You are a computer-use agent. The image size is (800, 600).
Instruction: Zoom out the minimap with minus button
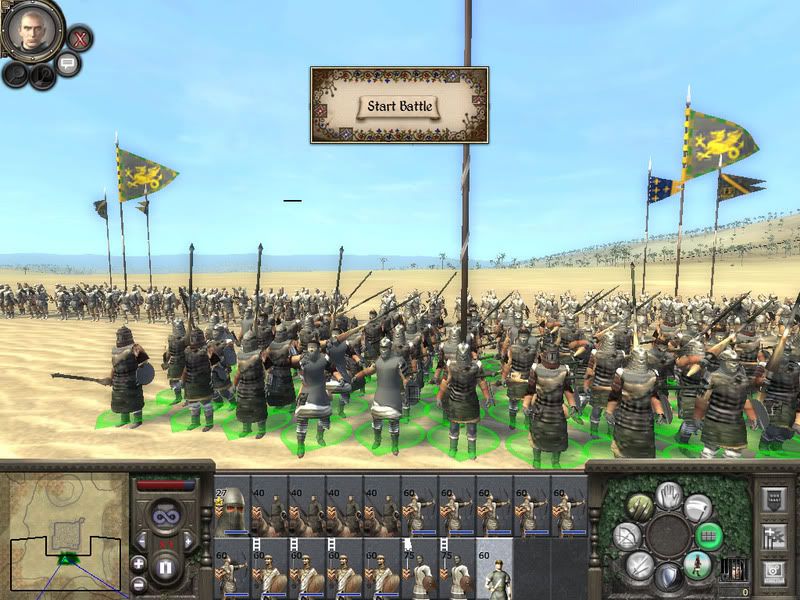click(138, 583)
